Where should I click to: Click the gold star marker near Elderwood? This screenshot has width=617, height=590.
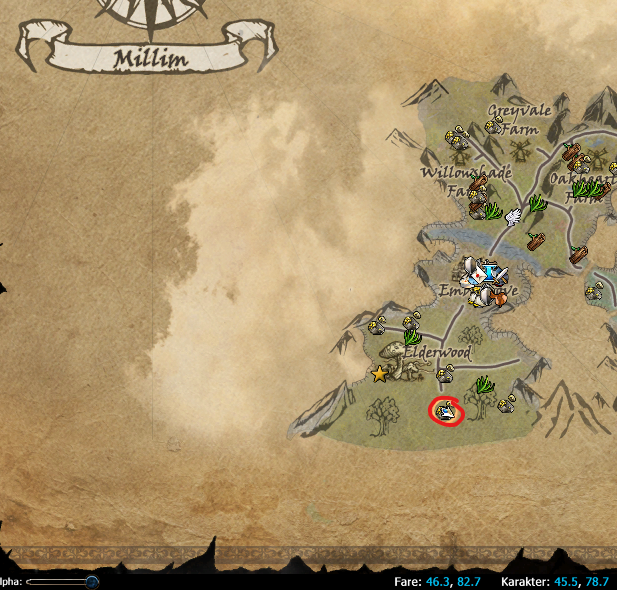(379, 375)
